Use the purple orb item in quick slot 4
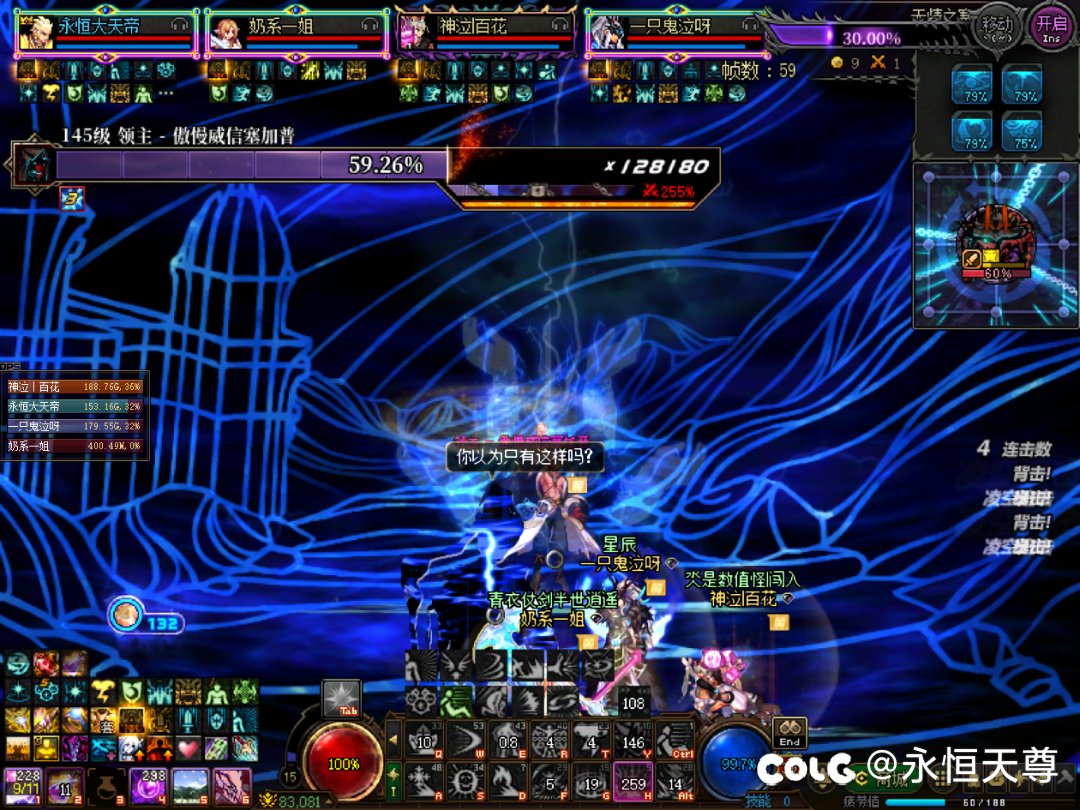Screen dimensions: 1080x810 click(x=147, y=785)
